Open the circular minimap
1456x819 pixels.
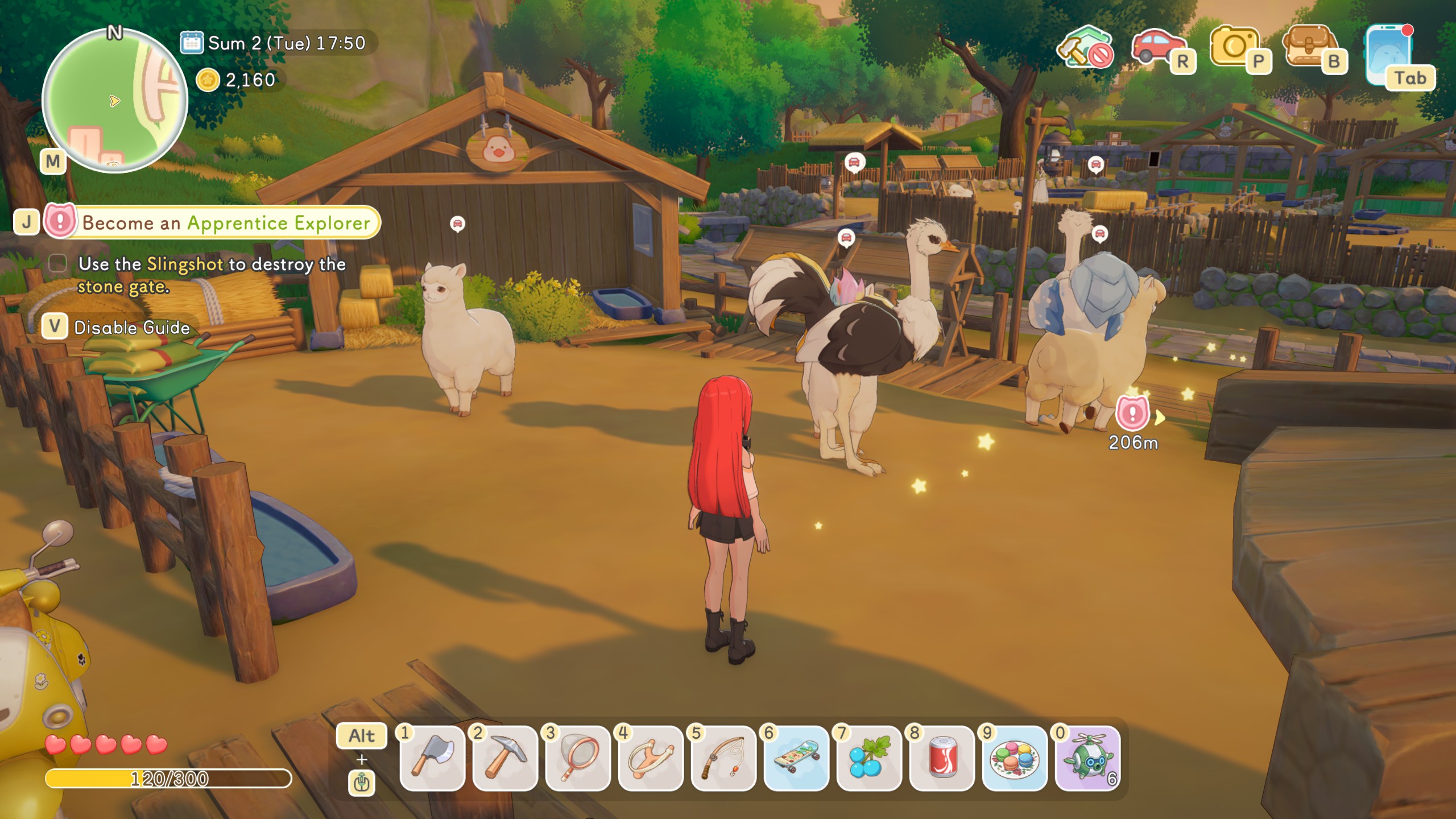click(x=114, y=101)
